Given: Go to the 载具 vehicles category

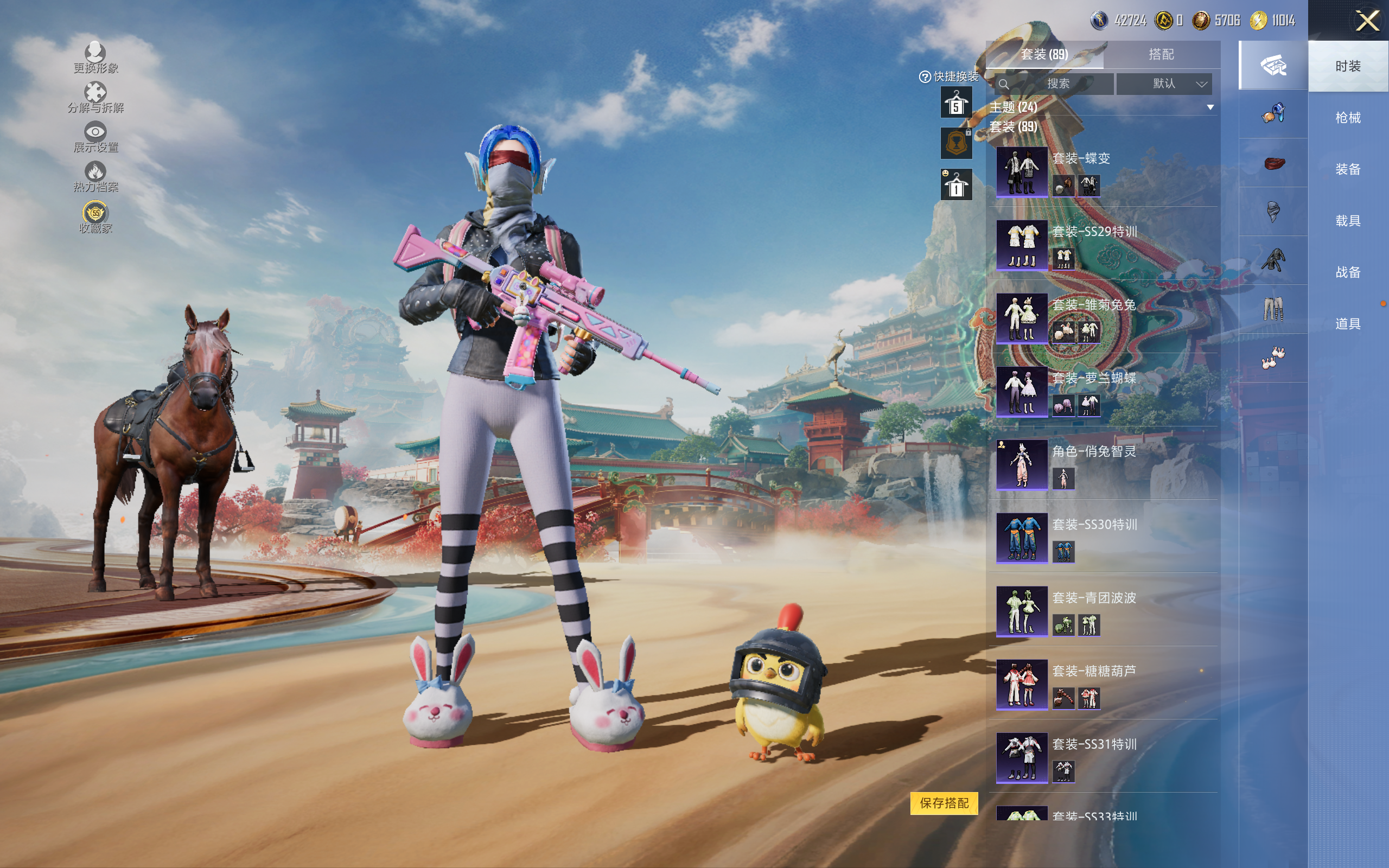Looking at the screenshot, I should click(x=1348, y=221).
